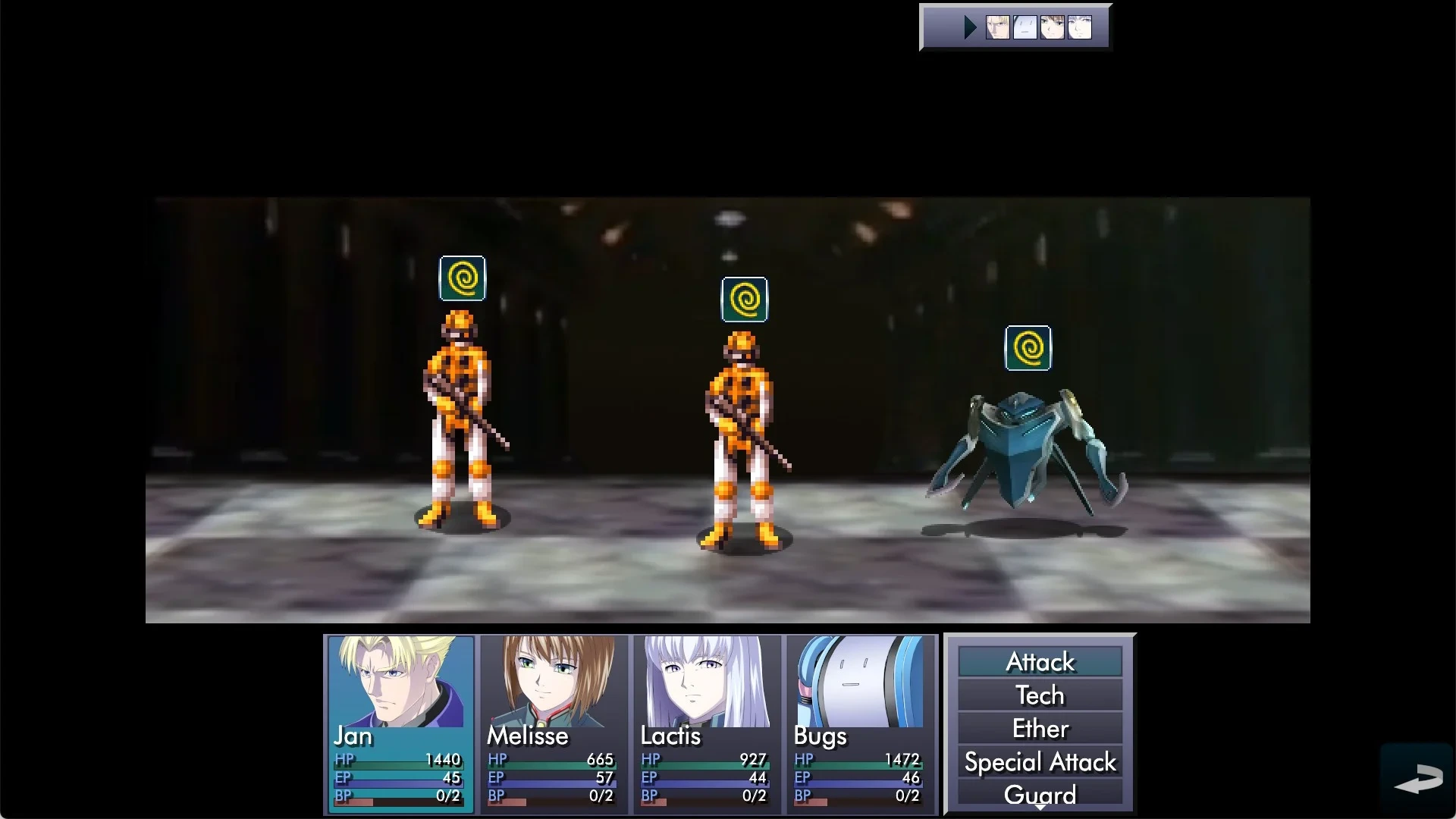1456x819 pixels.
Task: Choose the Attack command
Action: coord(1040,661)
